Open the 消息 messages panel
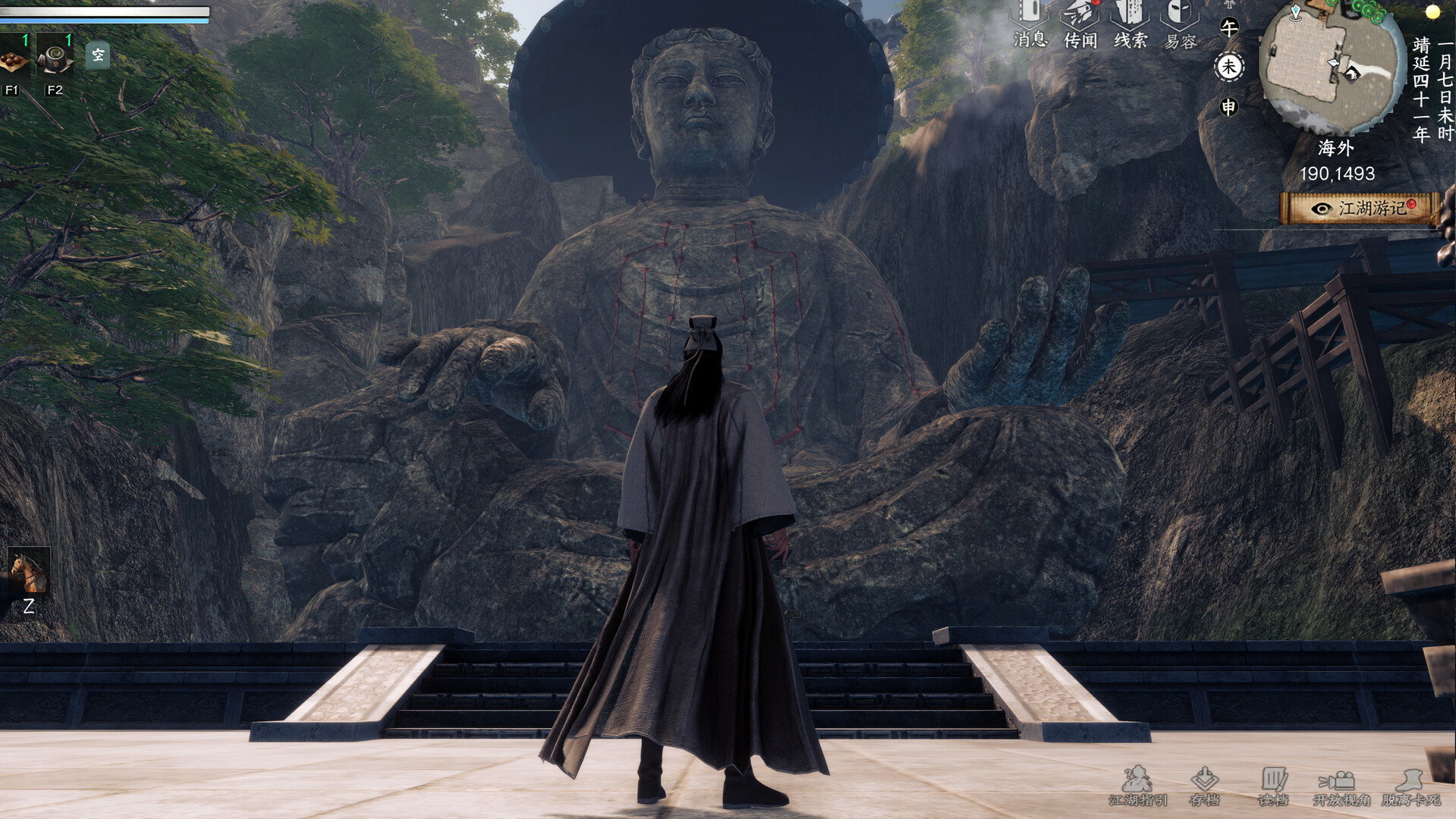Image resolution: width=1456 pixels, height=819 pixels. [1030, 19]
